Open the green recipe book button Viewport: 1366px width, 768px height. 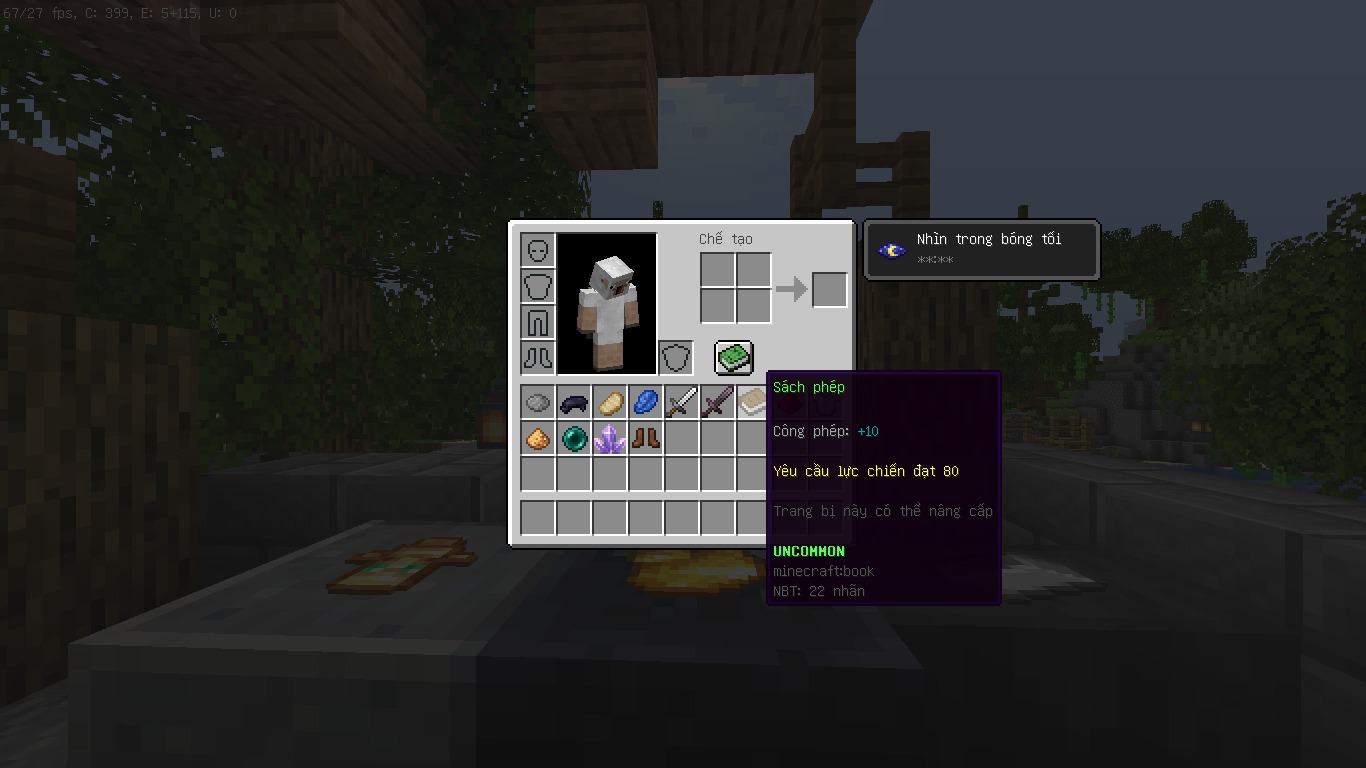click(733, 357)
